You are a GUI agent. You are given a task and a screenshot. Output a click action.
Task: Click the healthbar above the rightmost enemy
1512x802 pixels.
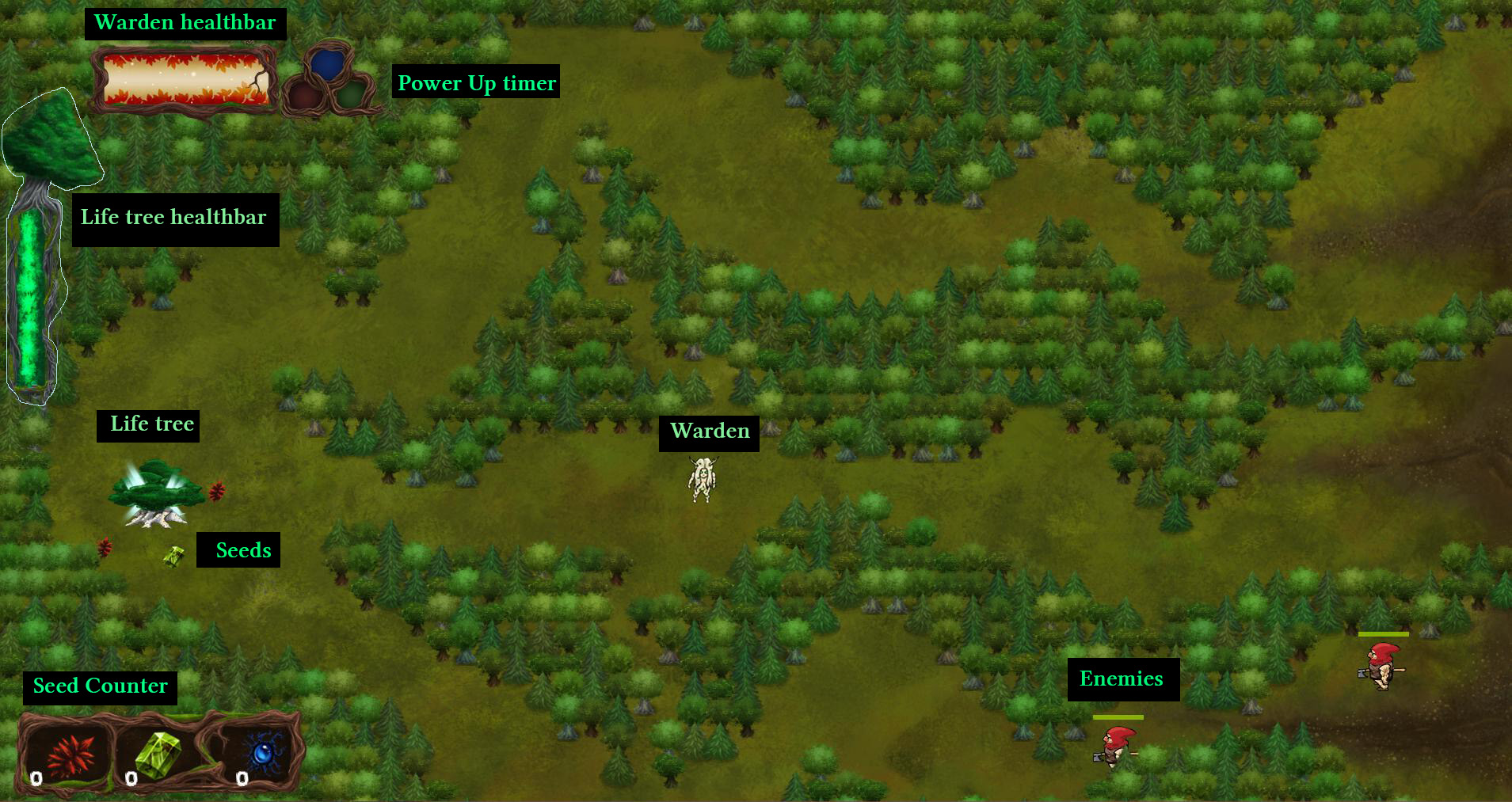(1384, 633)
